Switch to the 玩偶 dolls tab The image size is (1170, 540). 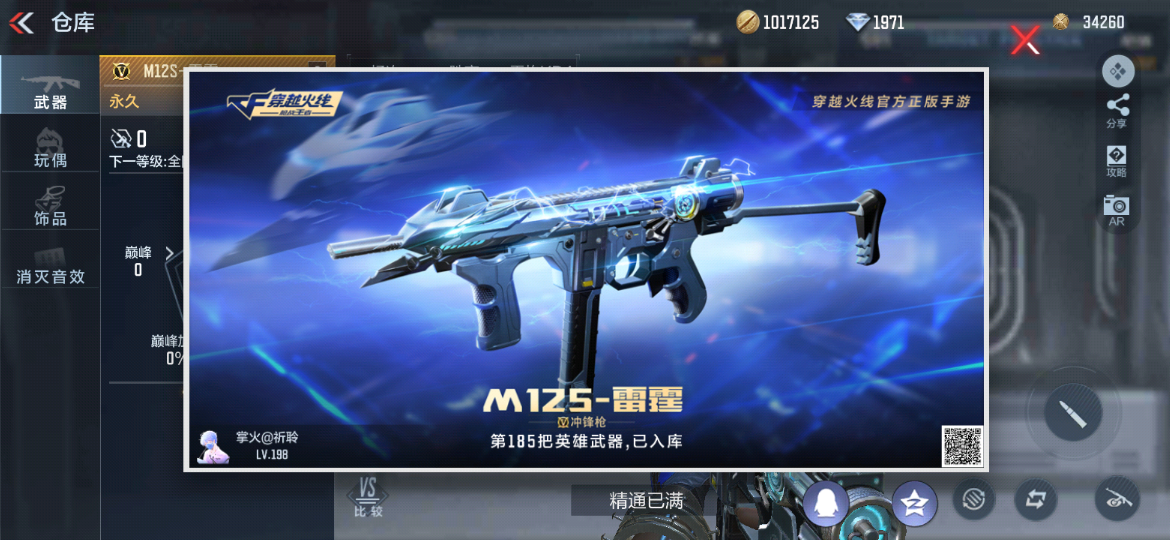(x=50, y=146)
